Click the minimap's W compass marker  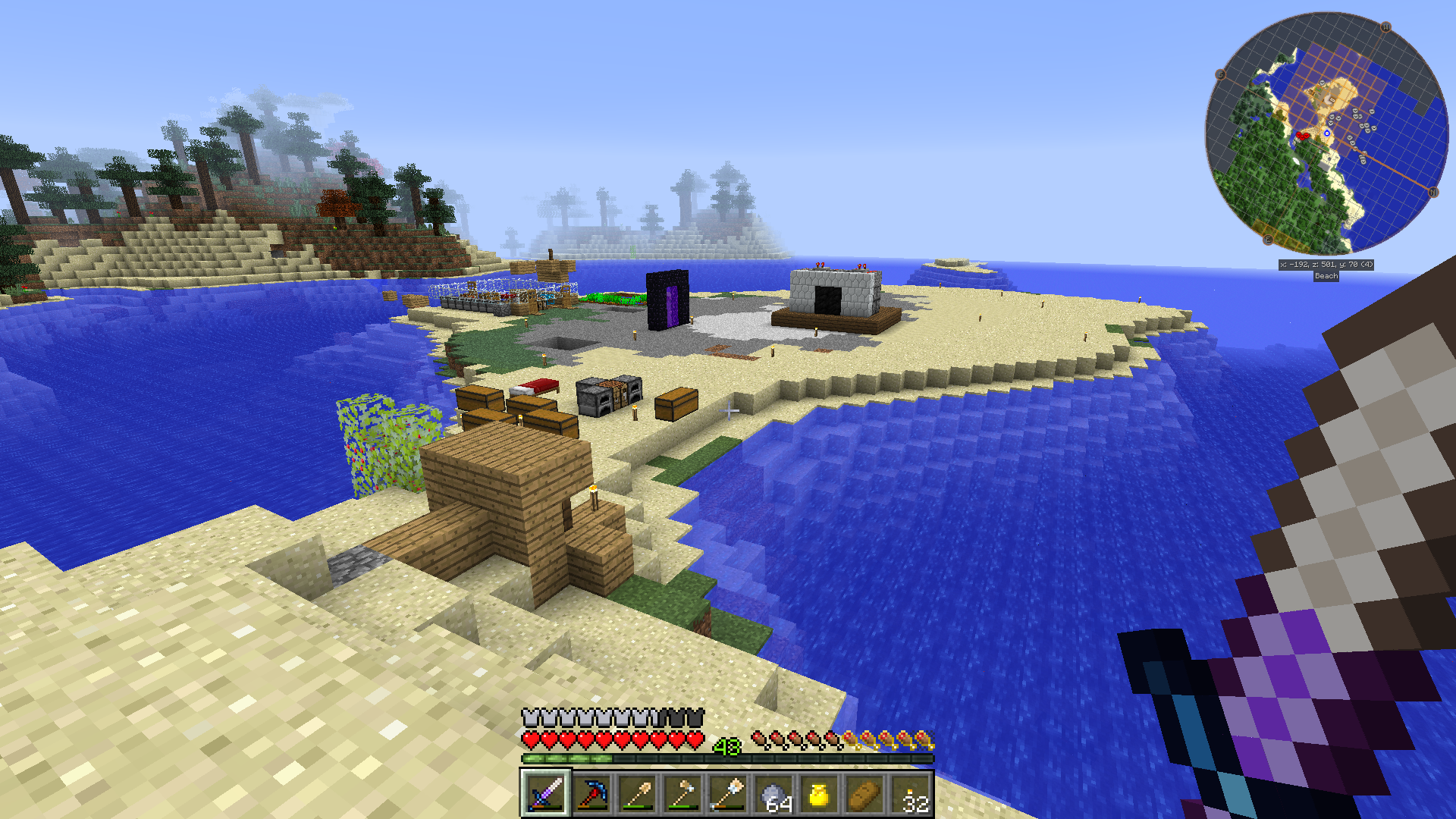click(x=1385, y=27)
